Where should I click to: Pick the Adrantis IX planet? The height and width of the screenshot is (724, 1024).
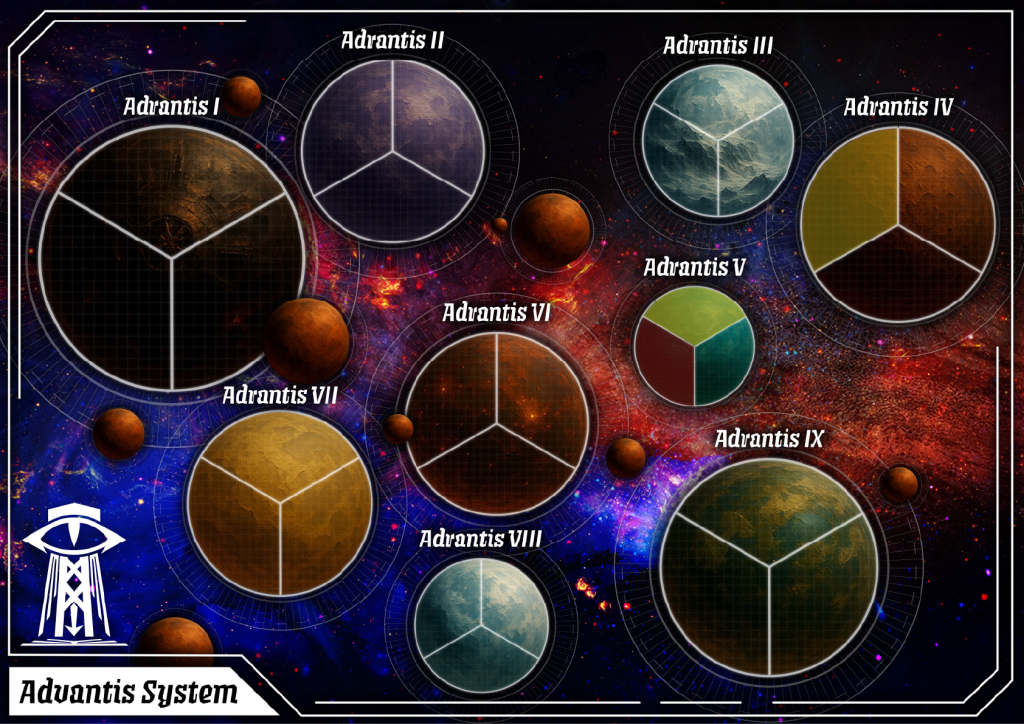pos(769,567)
